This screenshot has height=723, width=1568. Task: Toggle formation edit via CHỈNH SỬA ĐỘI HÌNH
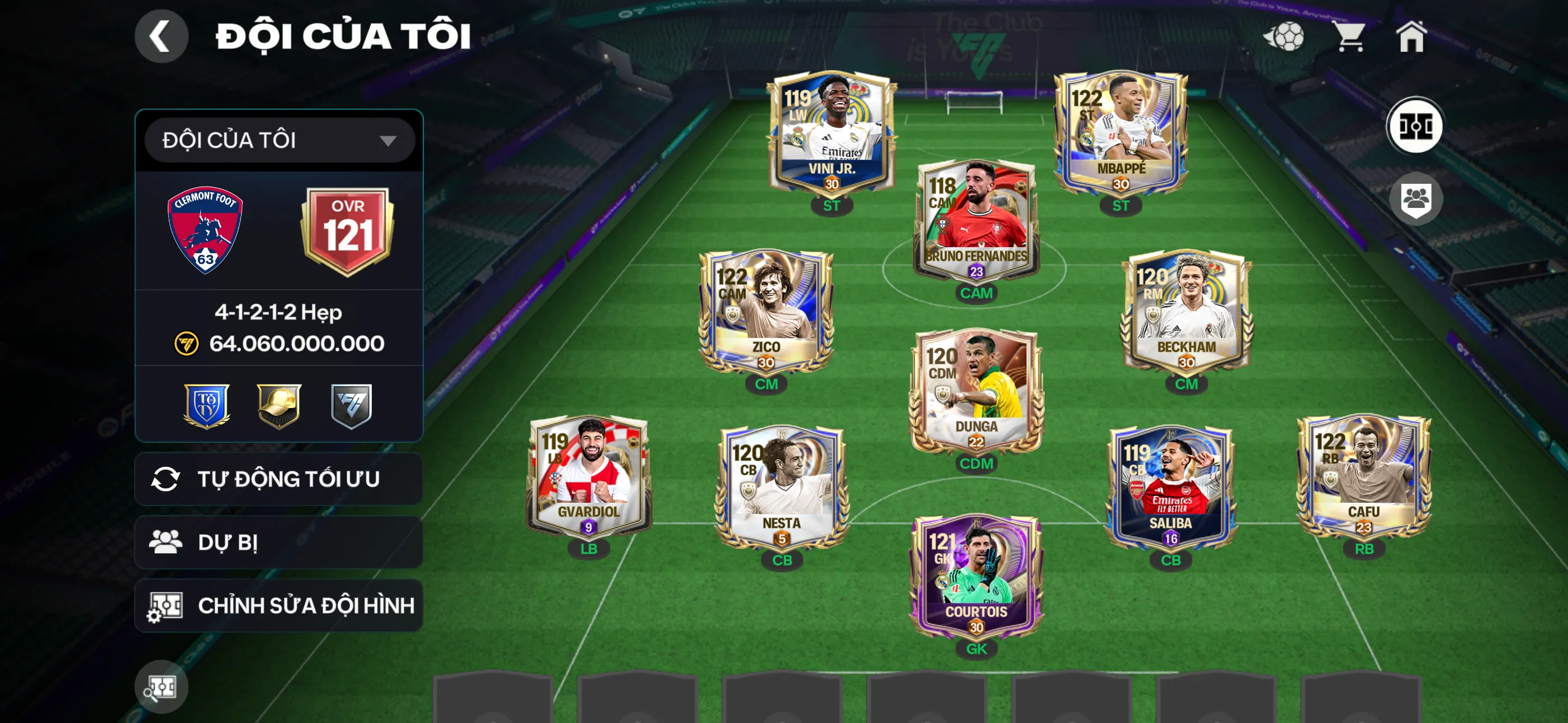pyautogui.click(x=278, y=605)
